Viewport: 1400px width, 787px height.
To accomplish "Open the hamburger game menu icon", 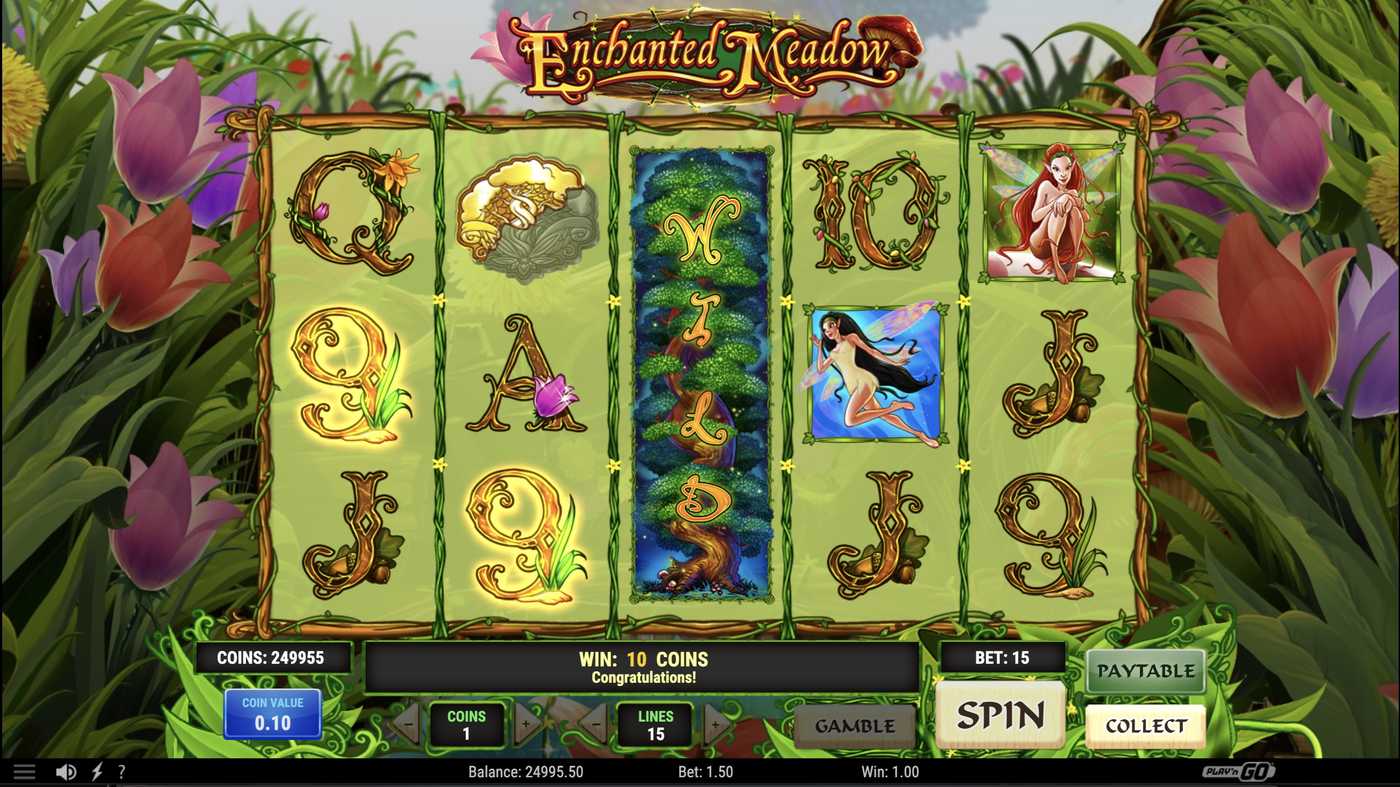I will pyautogui.click(x=24, y=770).
